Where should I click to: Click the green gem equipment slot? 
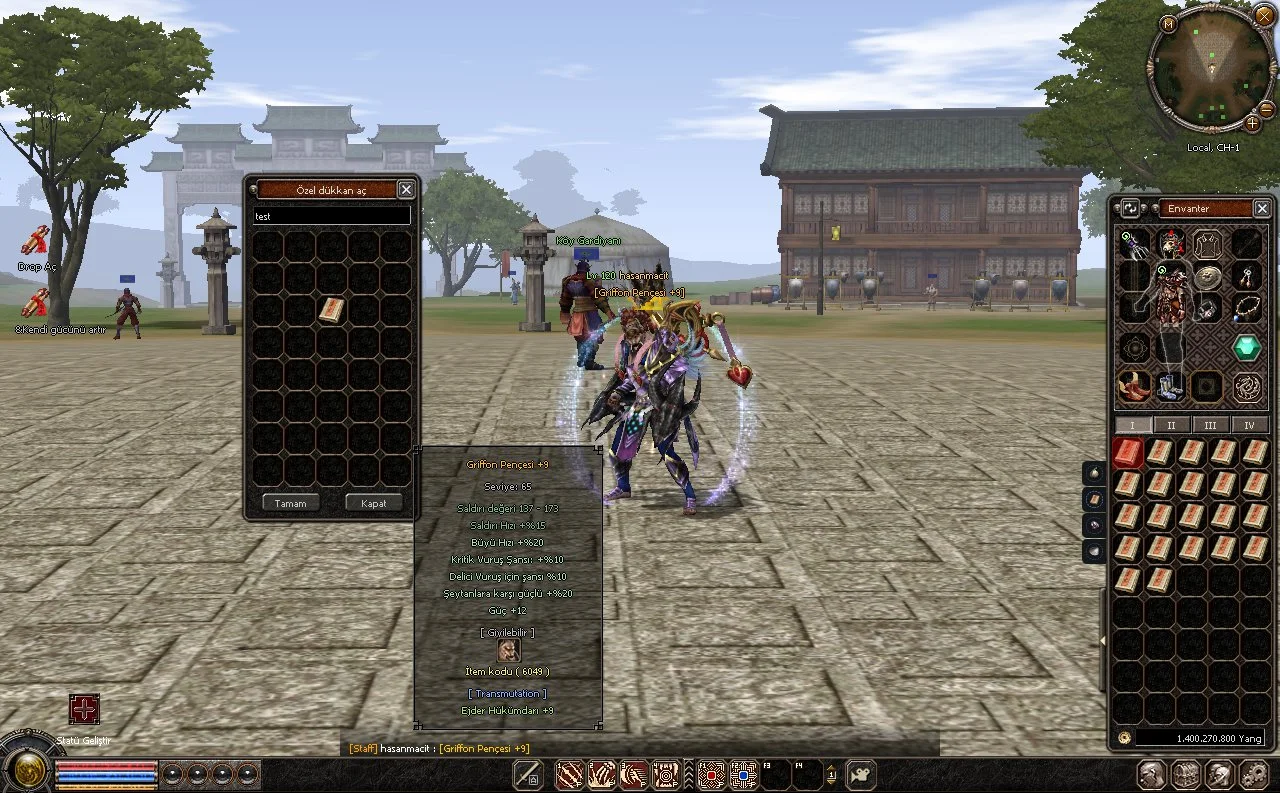[1245, 348]
